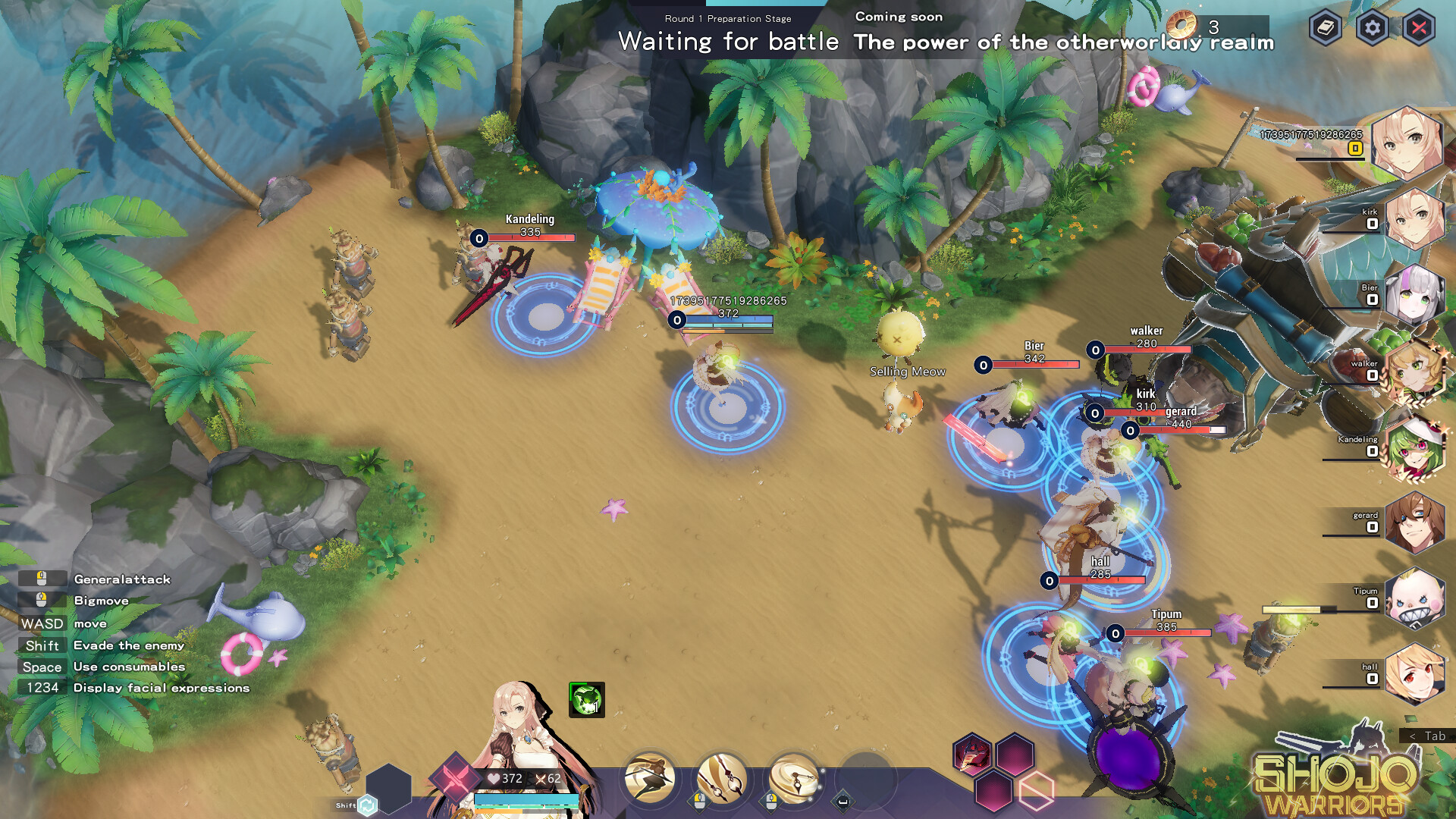Activate the hook-and-chain skill icon

tap(720, 780)
